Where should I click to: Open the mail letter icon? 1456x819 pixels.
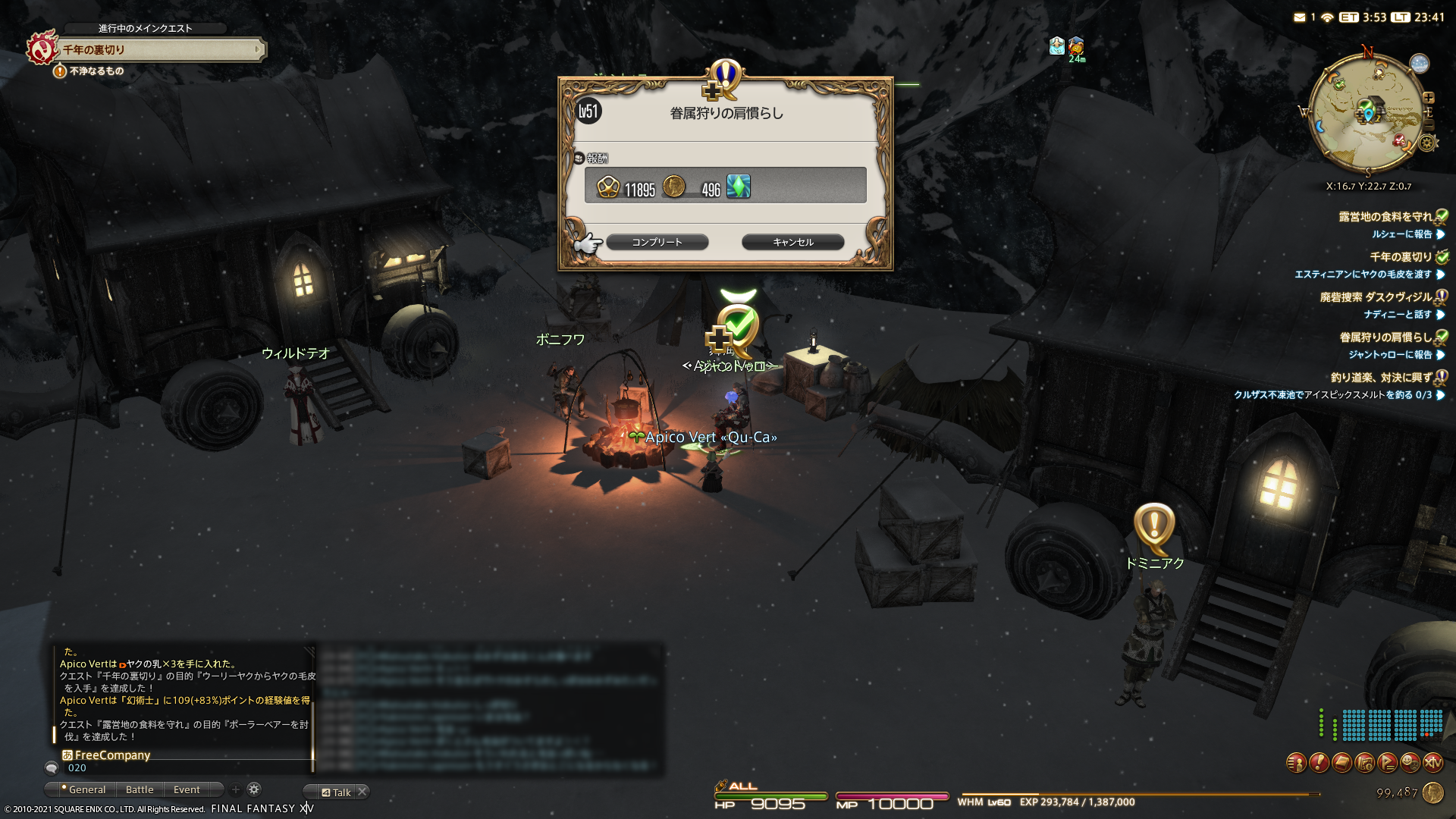(x=1300, y=17)
